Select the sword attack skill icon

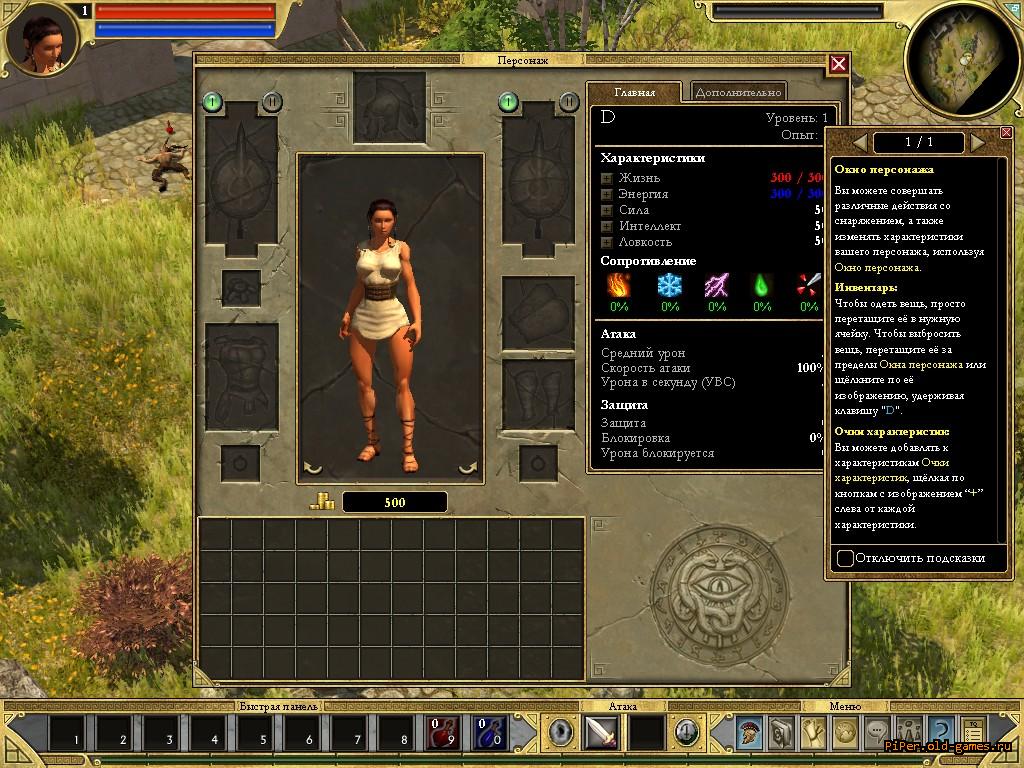(x=601, y=733)
